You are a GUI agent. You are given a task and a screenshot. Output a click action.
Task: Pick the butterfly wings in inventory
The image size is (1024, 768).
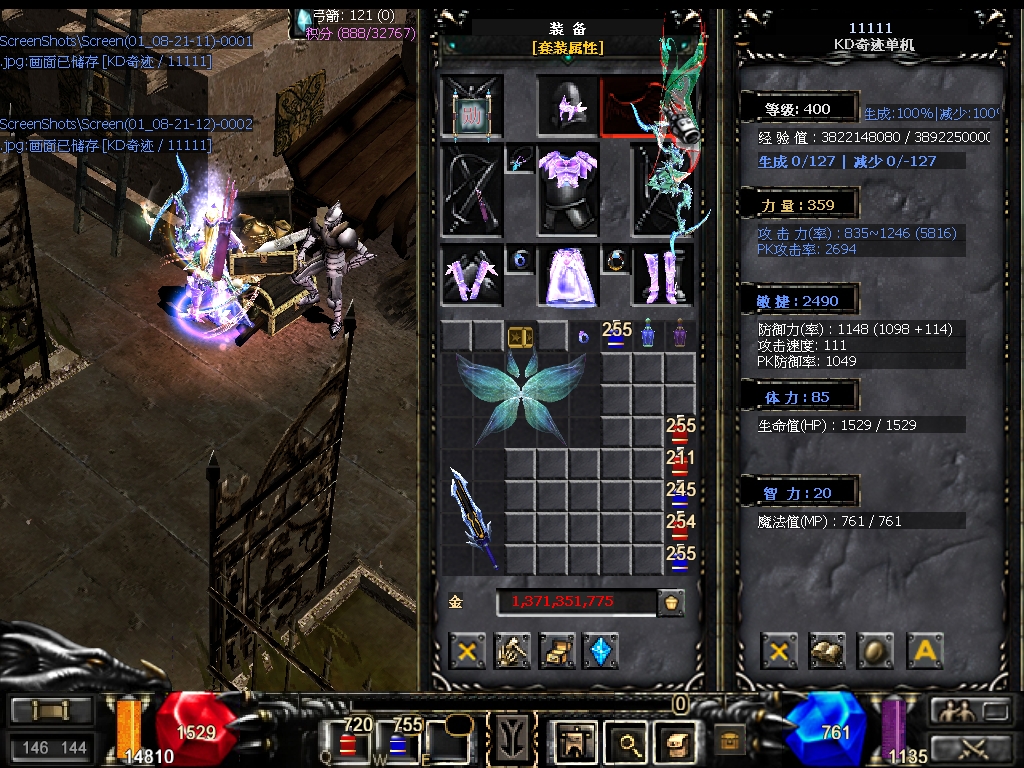point(520,397)
